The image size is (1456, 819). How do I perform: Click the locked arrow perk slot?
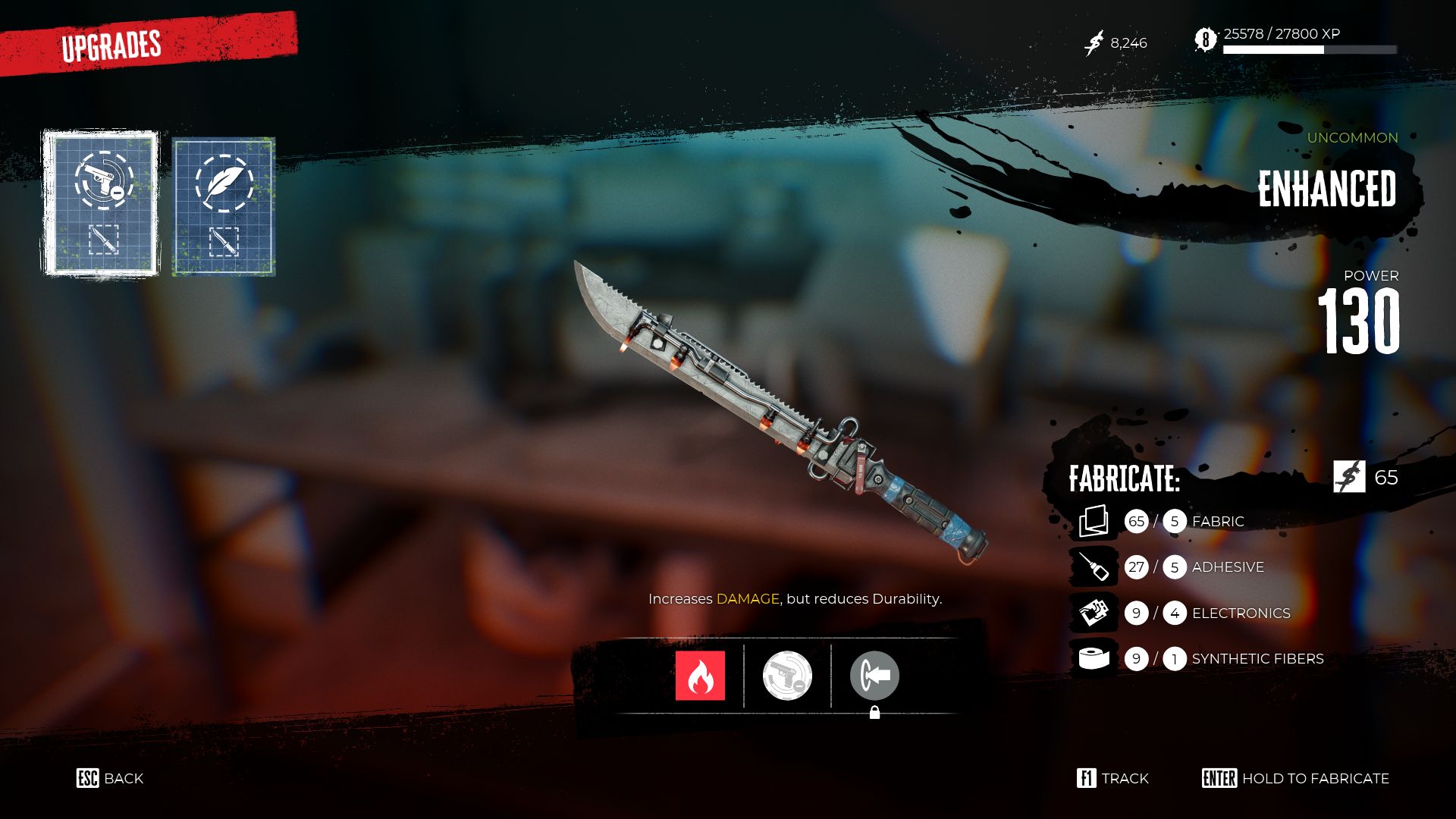coord(874,676)
